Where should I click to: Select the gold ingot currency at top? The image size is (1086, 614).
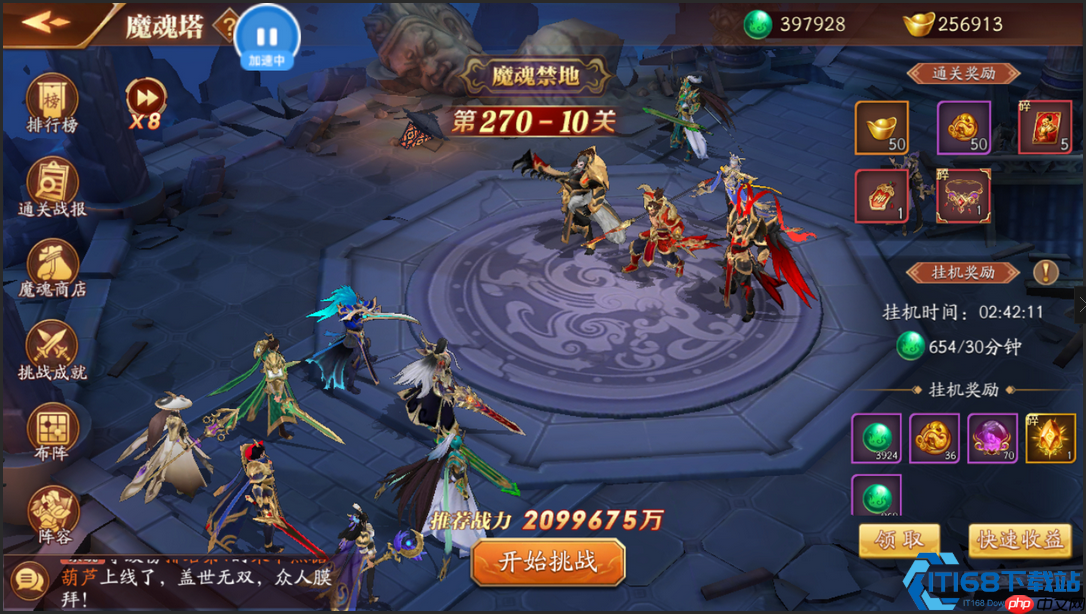pyautogui.click(x=952, y=24)
